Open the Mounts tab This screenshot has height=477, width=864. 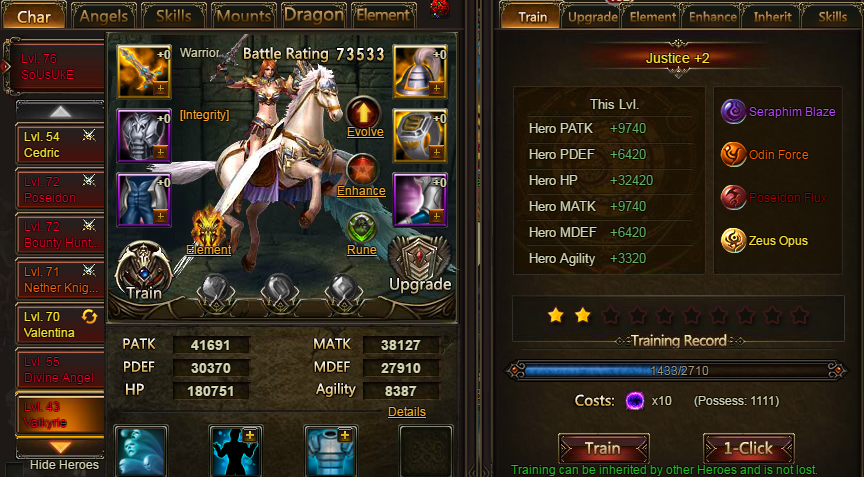[x=243, y=16]
